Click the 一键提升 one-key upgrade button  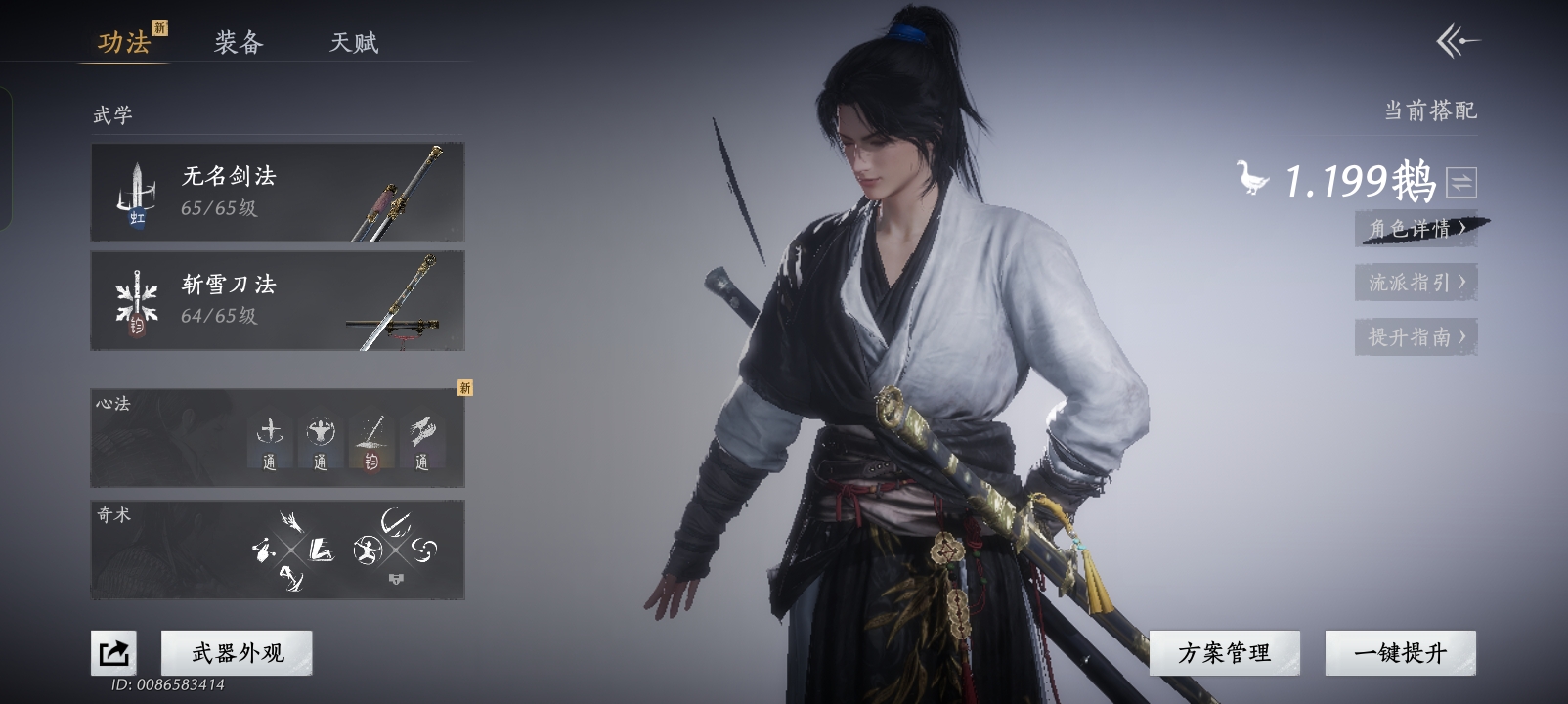click(1400, 651)
